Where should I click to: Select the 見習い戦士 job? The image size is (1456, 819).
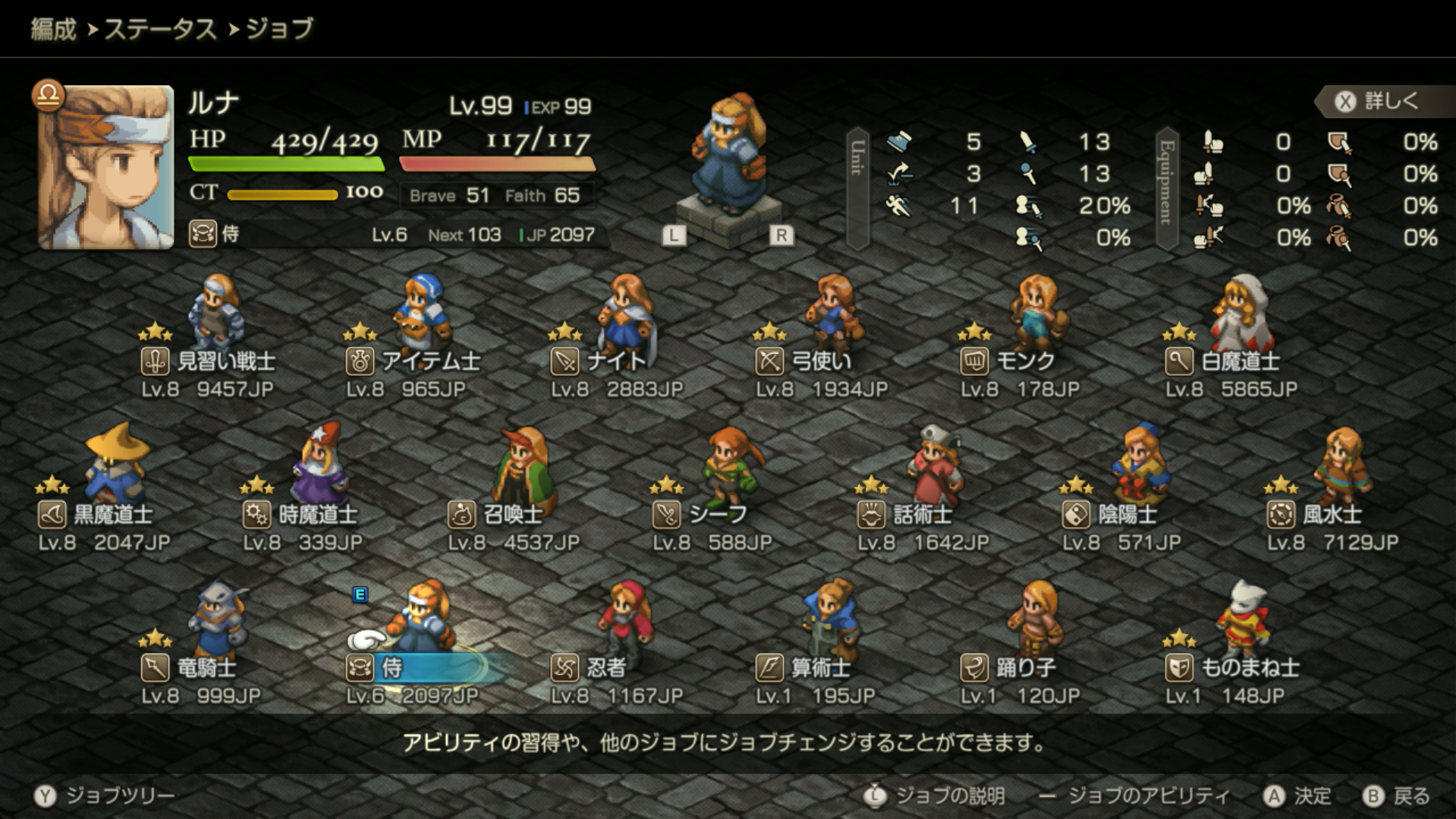point(209,361)
